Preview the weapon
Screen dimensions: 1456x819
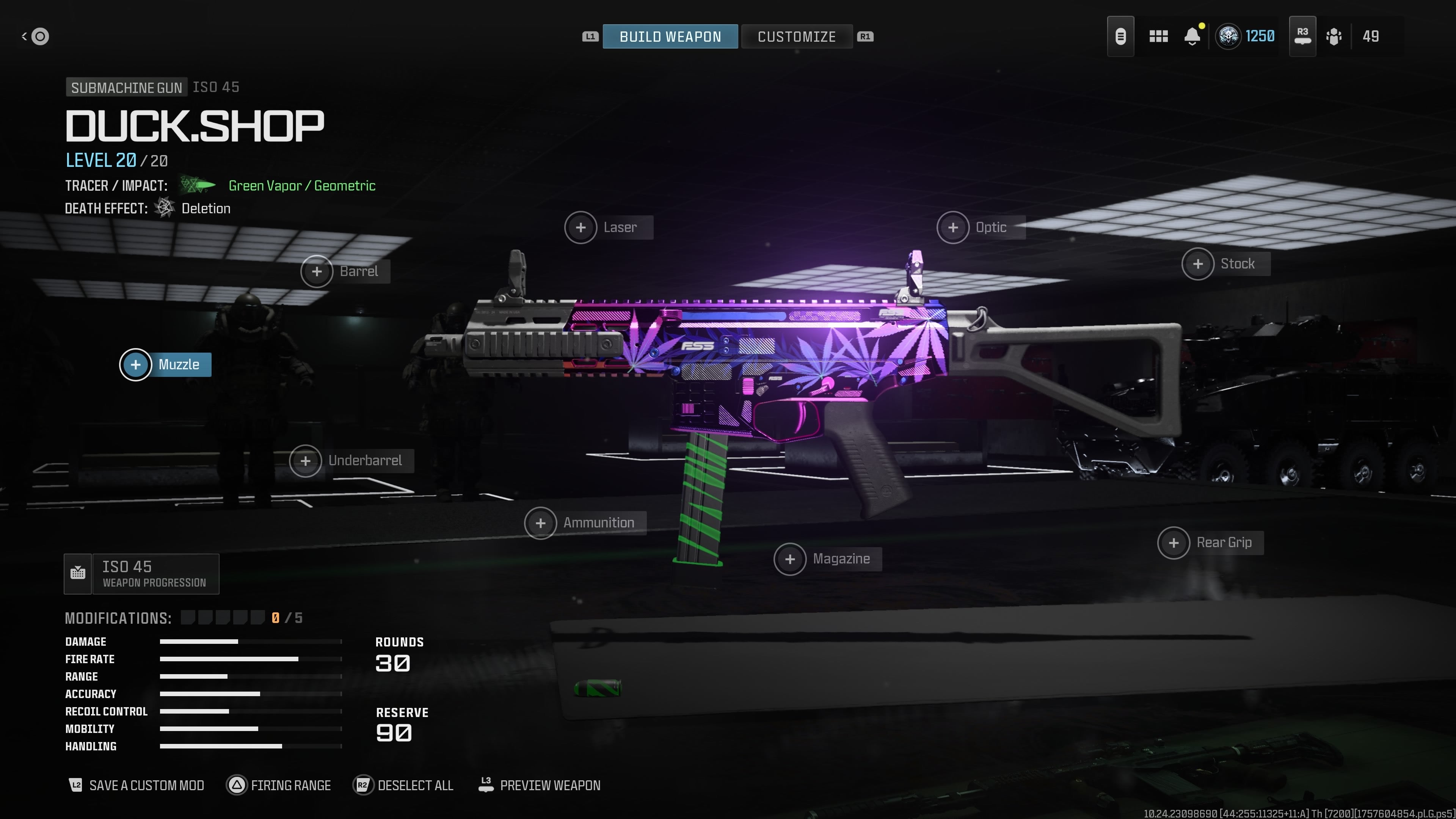tap(539, 785)
